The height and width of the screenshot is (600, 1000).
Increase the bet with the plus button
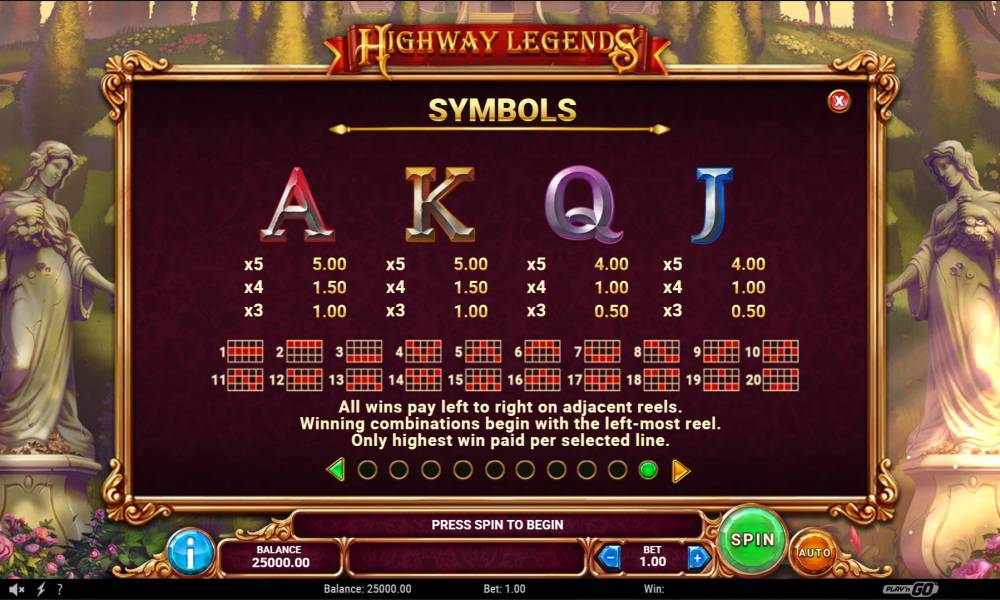coord(698,557)
